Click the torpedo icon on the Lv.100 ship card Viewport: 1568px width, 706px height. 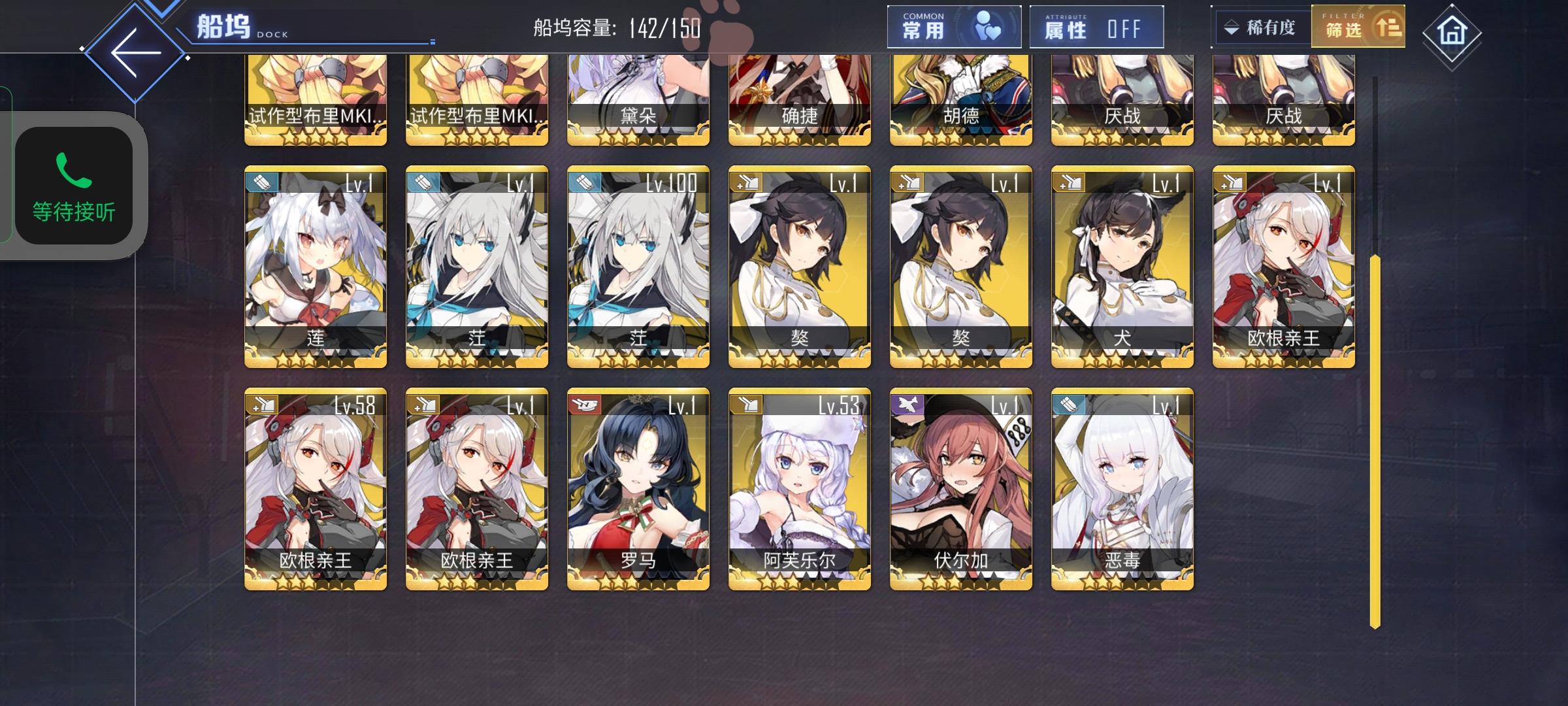[x=583, y=184]
